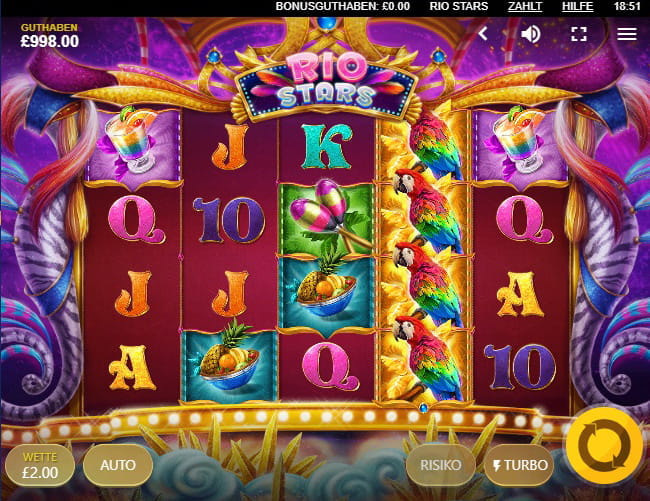650x501 pixels.
Task: Activate Turbo mode
Action: pyautogui.click(x=517, y=465)
